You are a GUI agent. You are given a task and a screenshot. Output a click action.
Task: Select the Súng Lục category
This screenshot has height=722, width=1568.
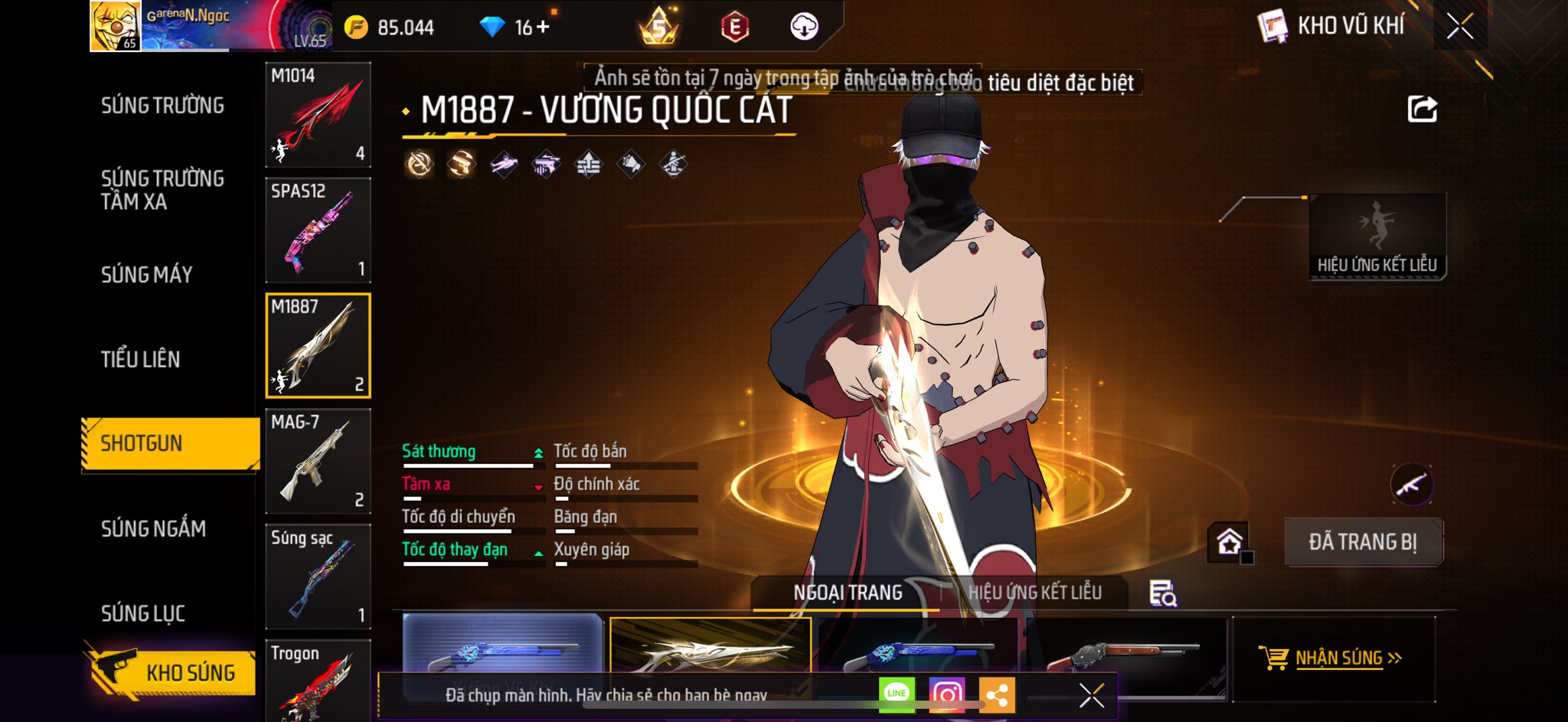point(143,613)
